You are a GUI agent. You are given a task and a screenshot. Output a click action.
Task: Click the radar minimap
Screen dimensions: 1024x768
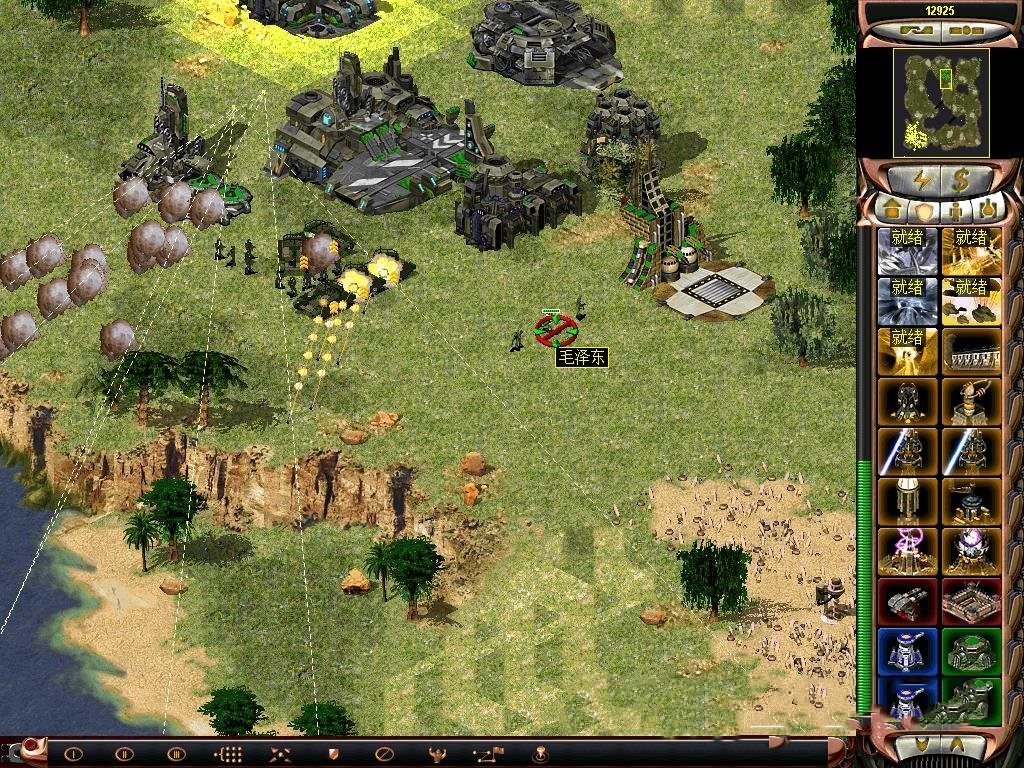[x=940, y=102]
